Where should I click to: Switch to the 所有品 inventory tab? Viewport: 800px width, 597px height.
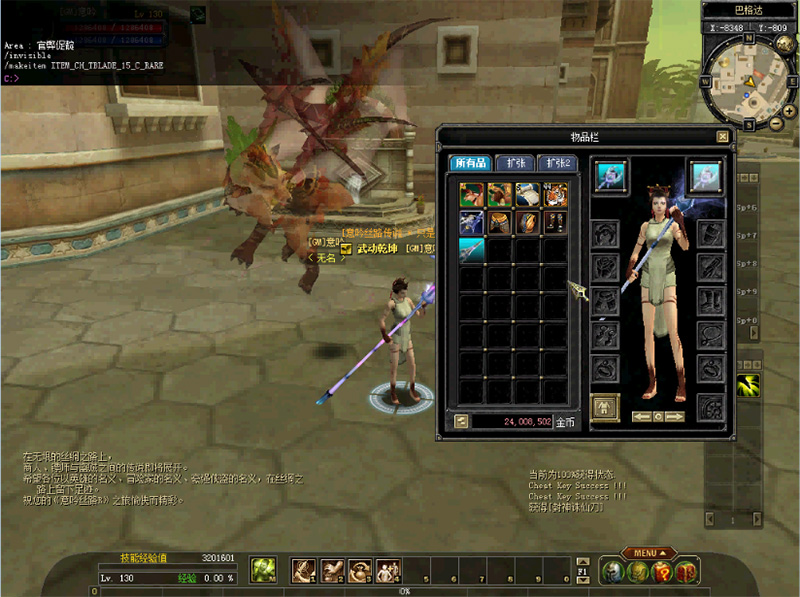tap(469, 163)
